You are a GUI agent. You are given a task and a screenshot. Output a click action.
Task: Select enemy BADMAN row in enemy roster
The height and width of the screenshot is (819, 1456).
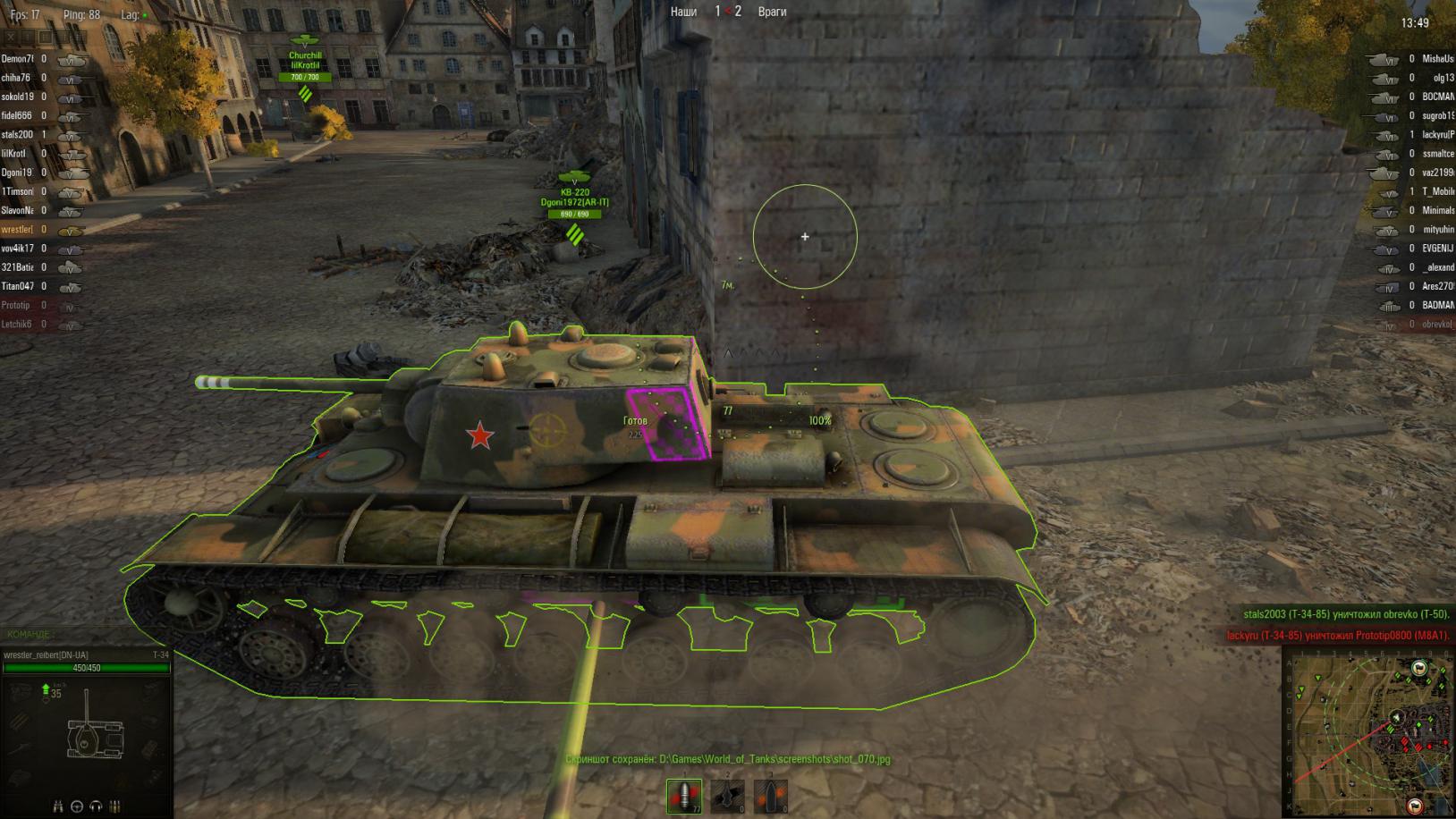click(1437, 305)
